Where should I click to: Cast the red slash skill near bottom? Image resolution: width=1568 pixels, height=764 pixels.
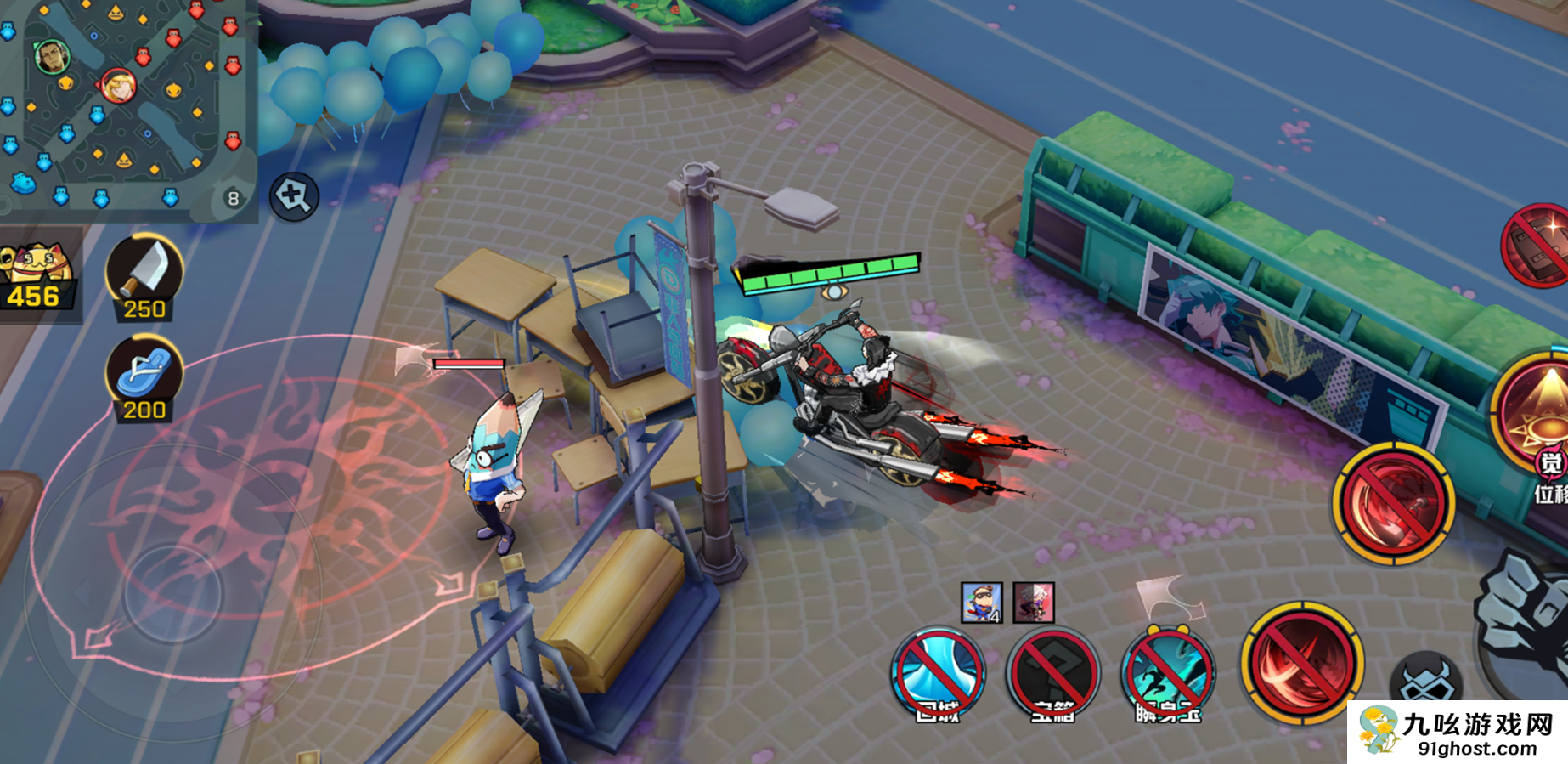1301,663
